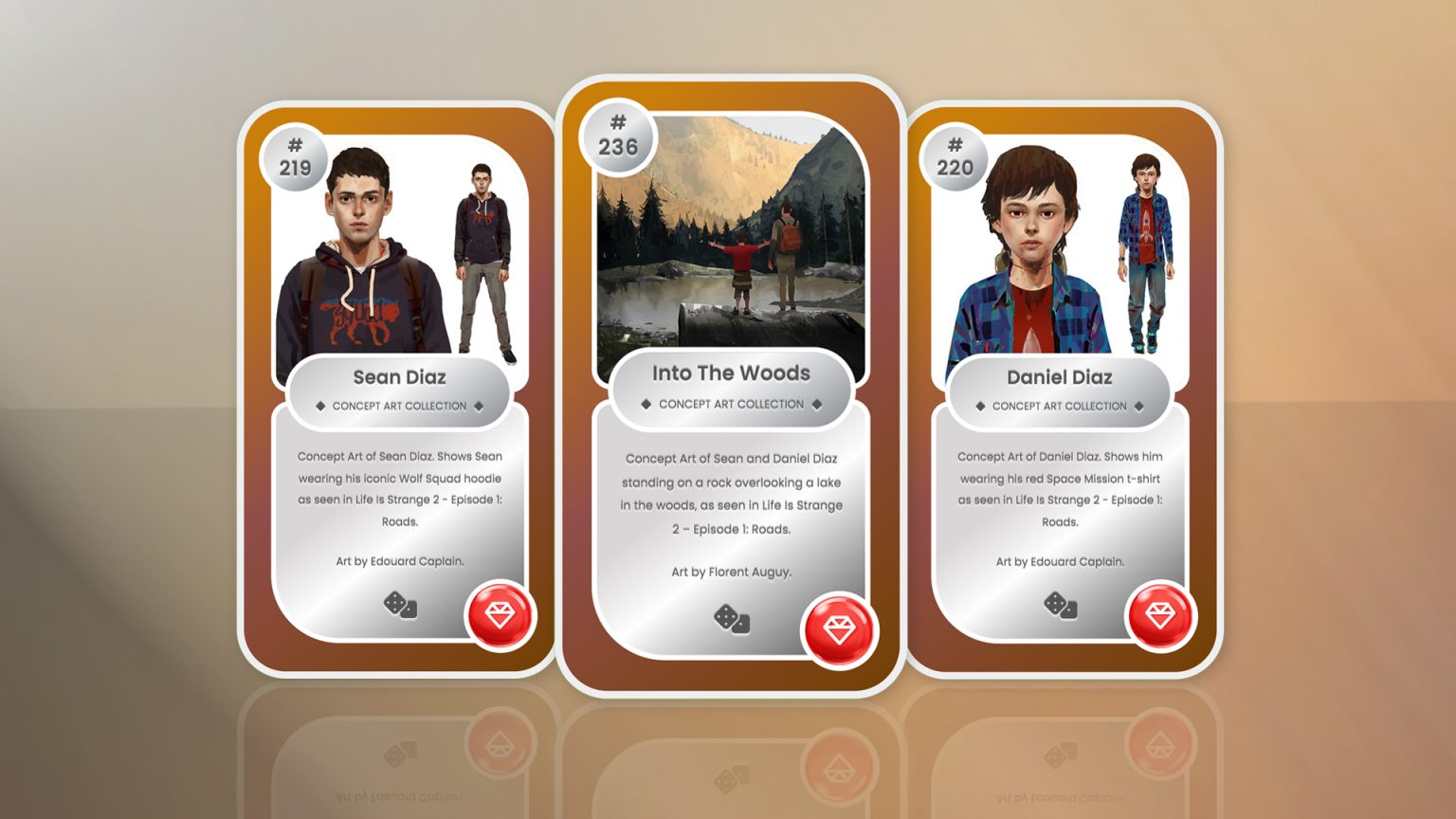The height and width of the screenshot is (819, 1456).
Task: Click the dice icon on the Daniel Diaz card
Action: [1062, 604]
